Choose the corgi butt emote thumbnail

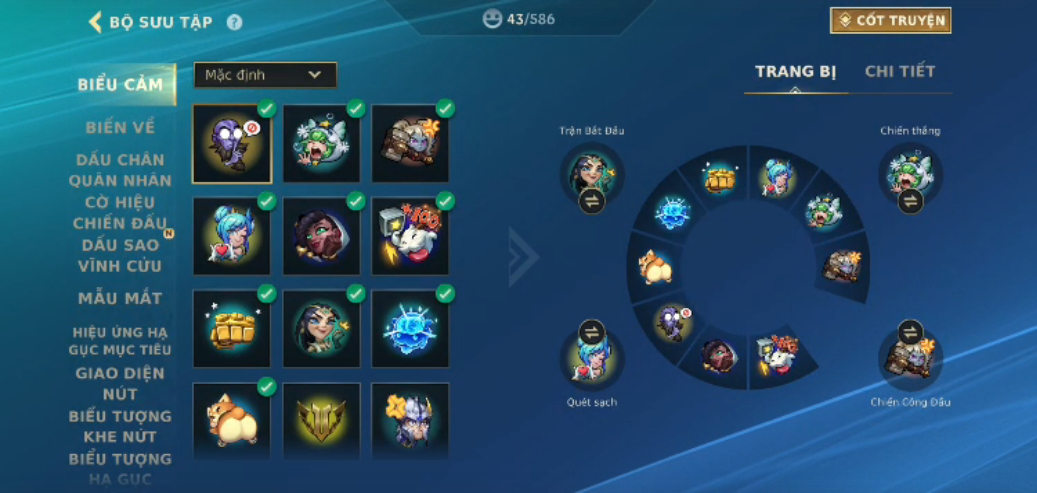(x=232, y=420)
